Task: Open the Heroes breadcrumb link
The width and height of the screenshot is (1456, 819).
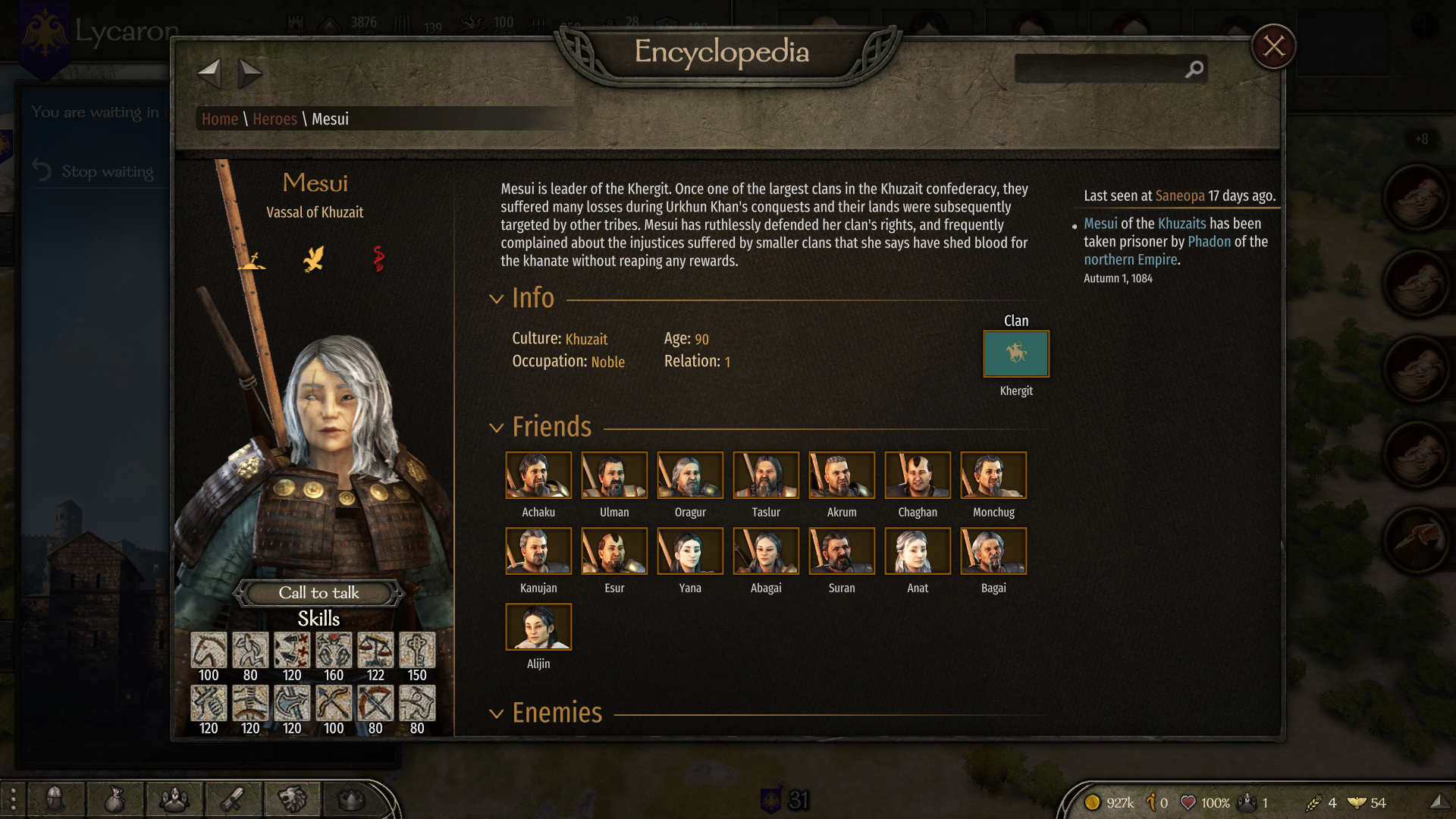Action: click(275, 119)
